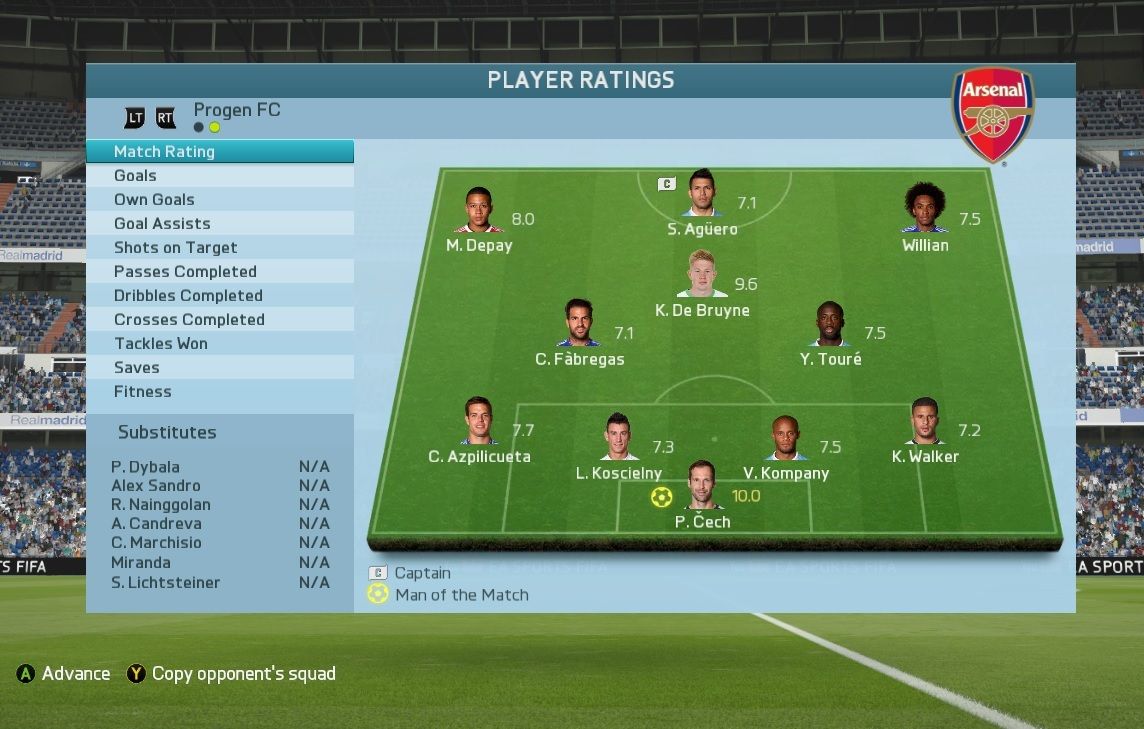Viewport: 1144px width, 729px height.
Task: Click substitute P. Dybala row
Action: click(220, 467)
